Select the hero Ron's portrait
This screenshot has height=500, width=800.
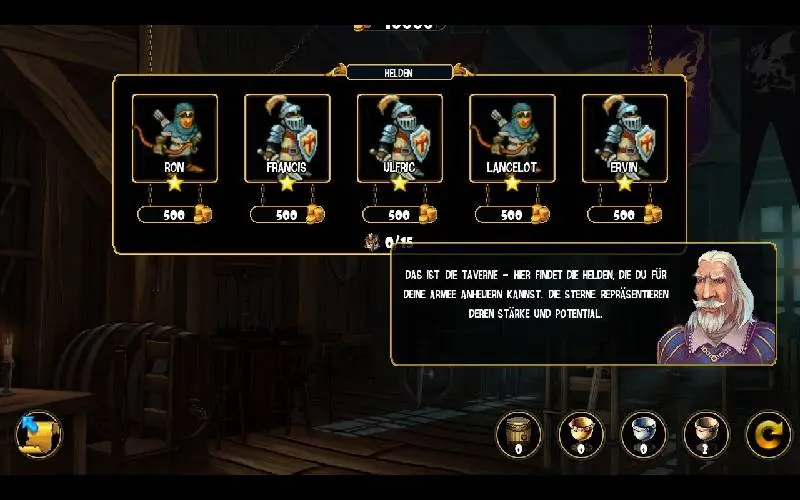[x=175, y=138]
